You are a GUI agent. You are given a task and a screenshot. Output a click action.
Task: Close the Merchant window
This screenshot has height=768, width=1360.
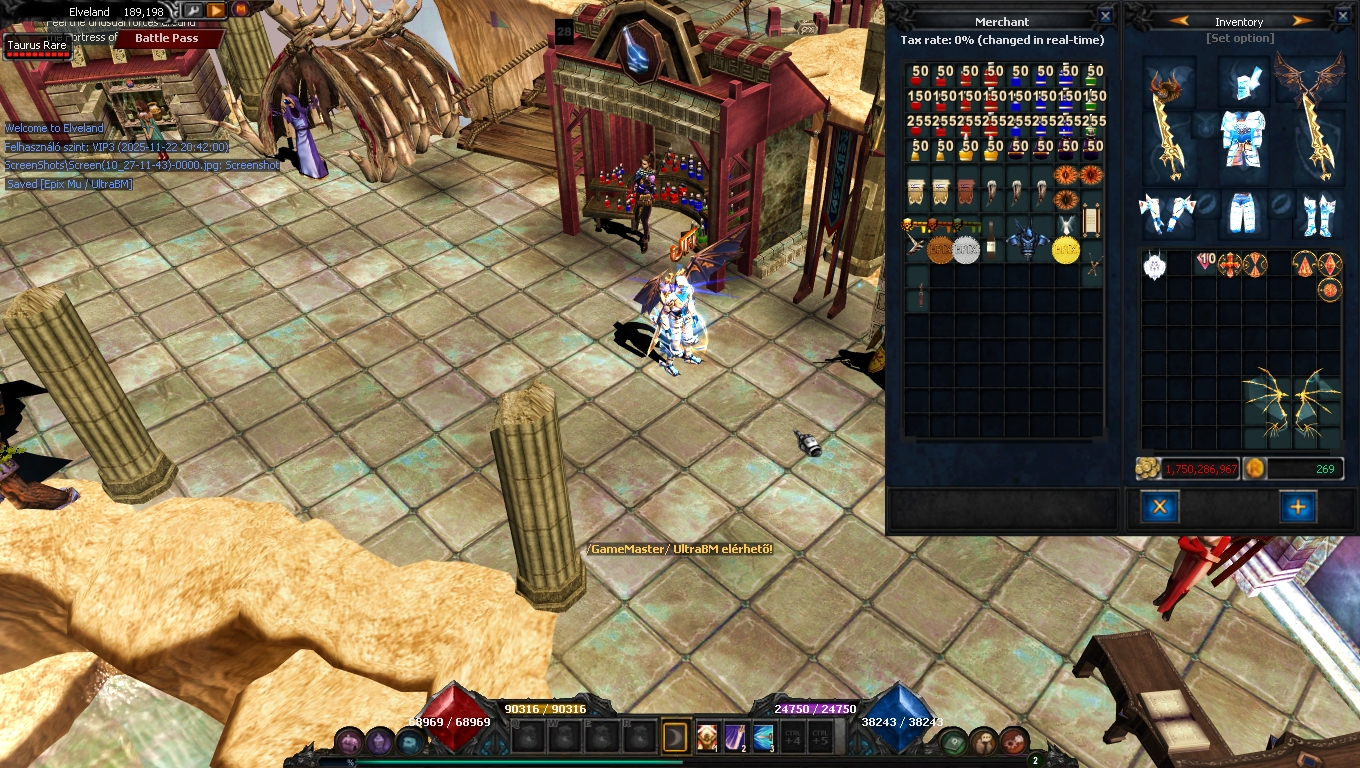pos(1105,16)
